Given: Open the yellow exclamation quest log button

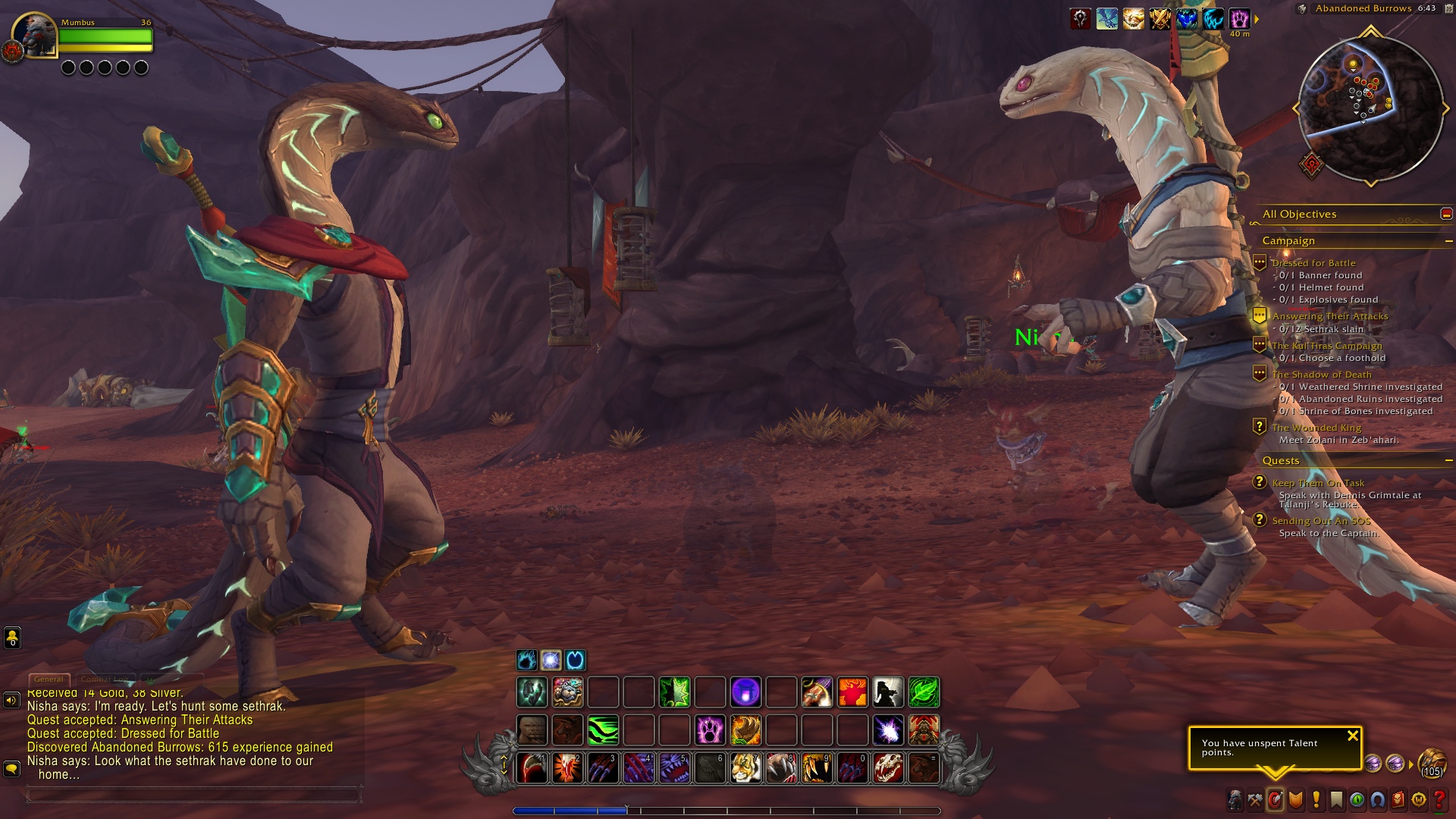Looking at the screenshot, I should tap(1316, 800).
